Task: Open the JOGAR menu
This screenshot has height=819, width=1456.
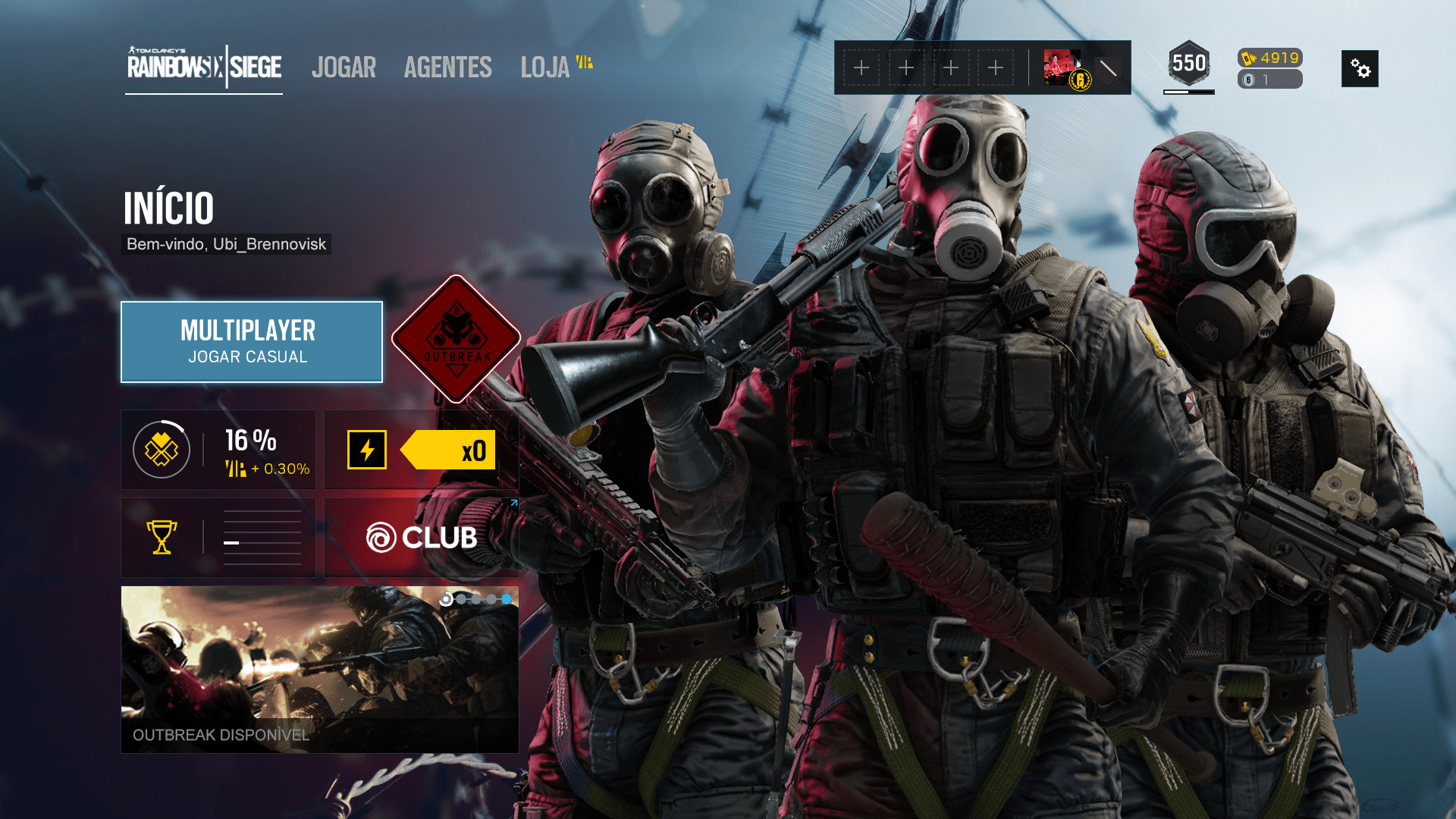Action: coord(344,67)
